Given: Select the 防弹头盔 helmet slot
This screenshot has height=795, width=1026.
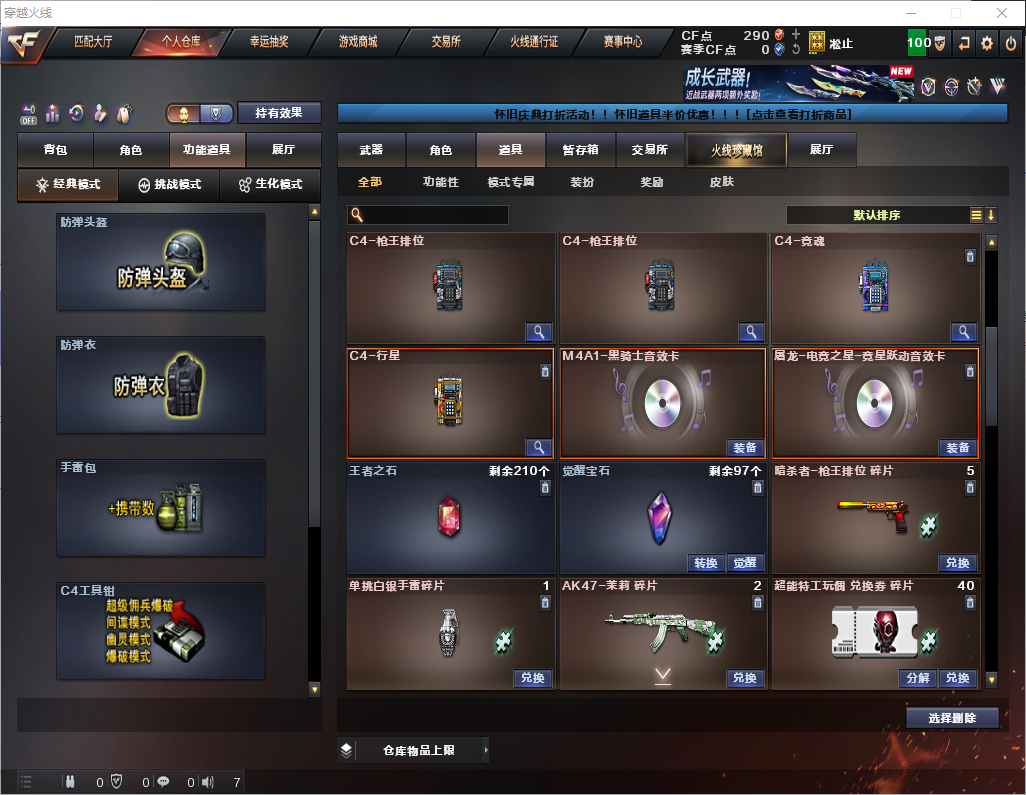Looking at the screenshot, I should [161, 262].
